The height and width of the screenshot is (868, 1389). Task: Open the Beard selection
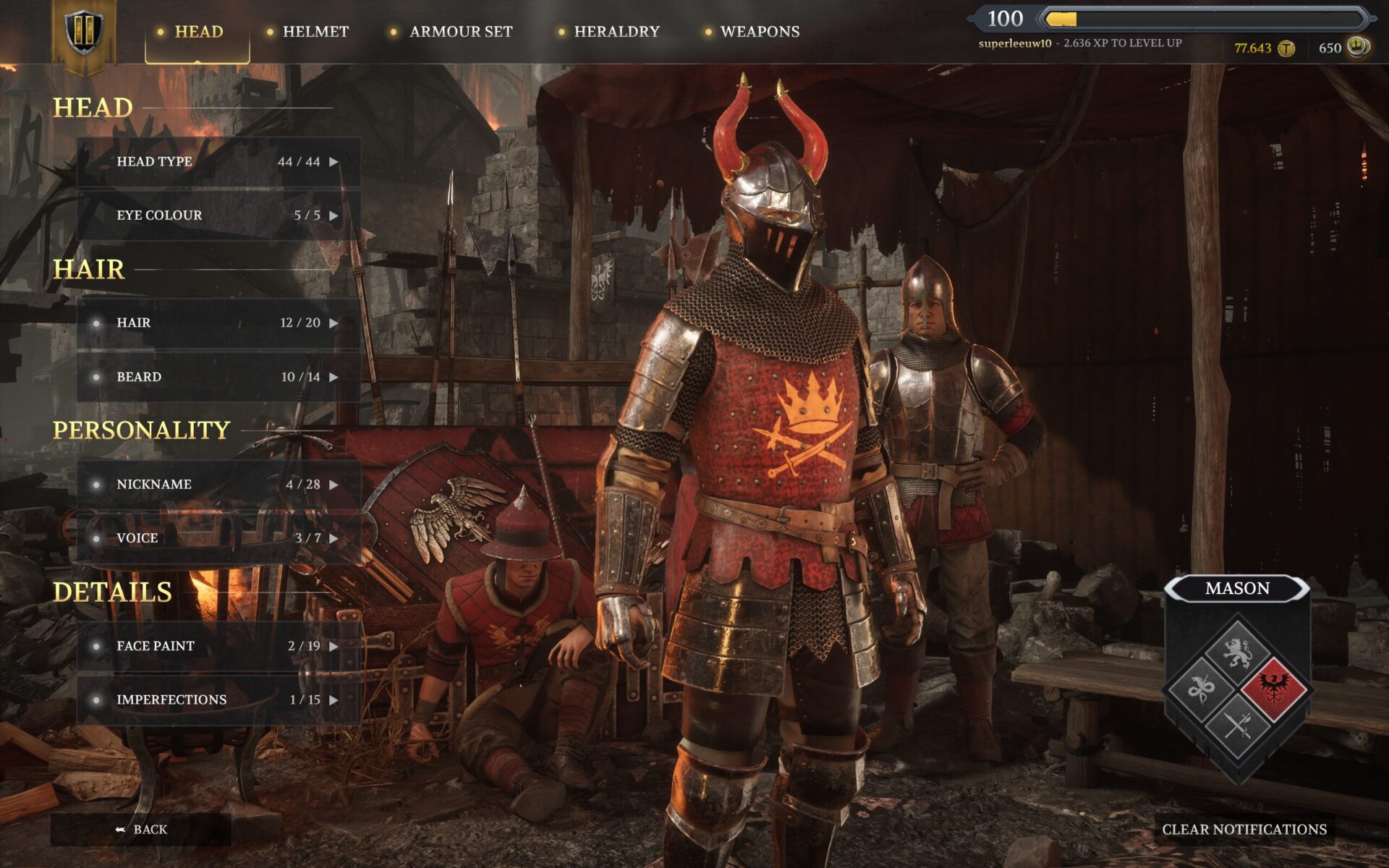point(218,377)
